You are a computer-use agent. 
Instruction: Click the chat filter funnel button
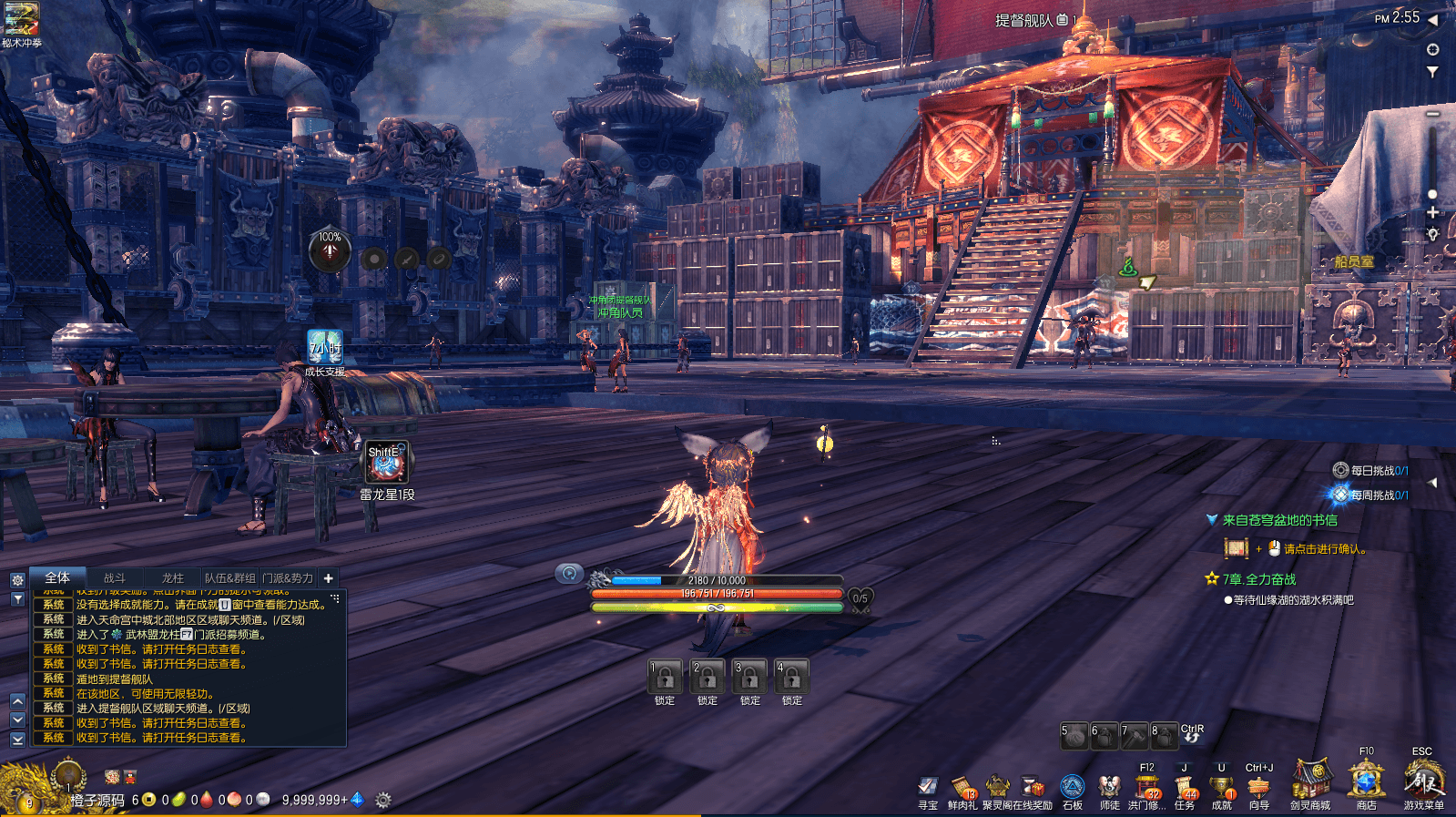pos(17,599)
